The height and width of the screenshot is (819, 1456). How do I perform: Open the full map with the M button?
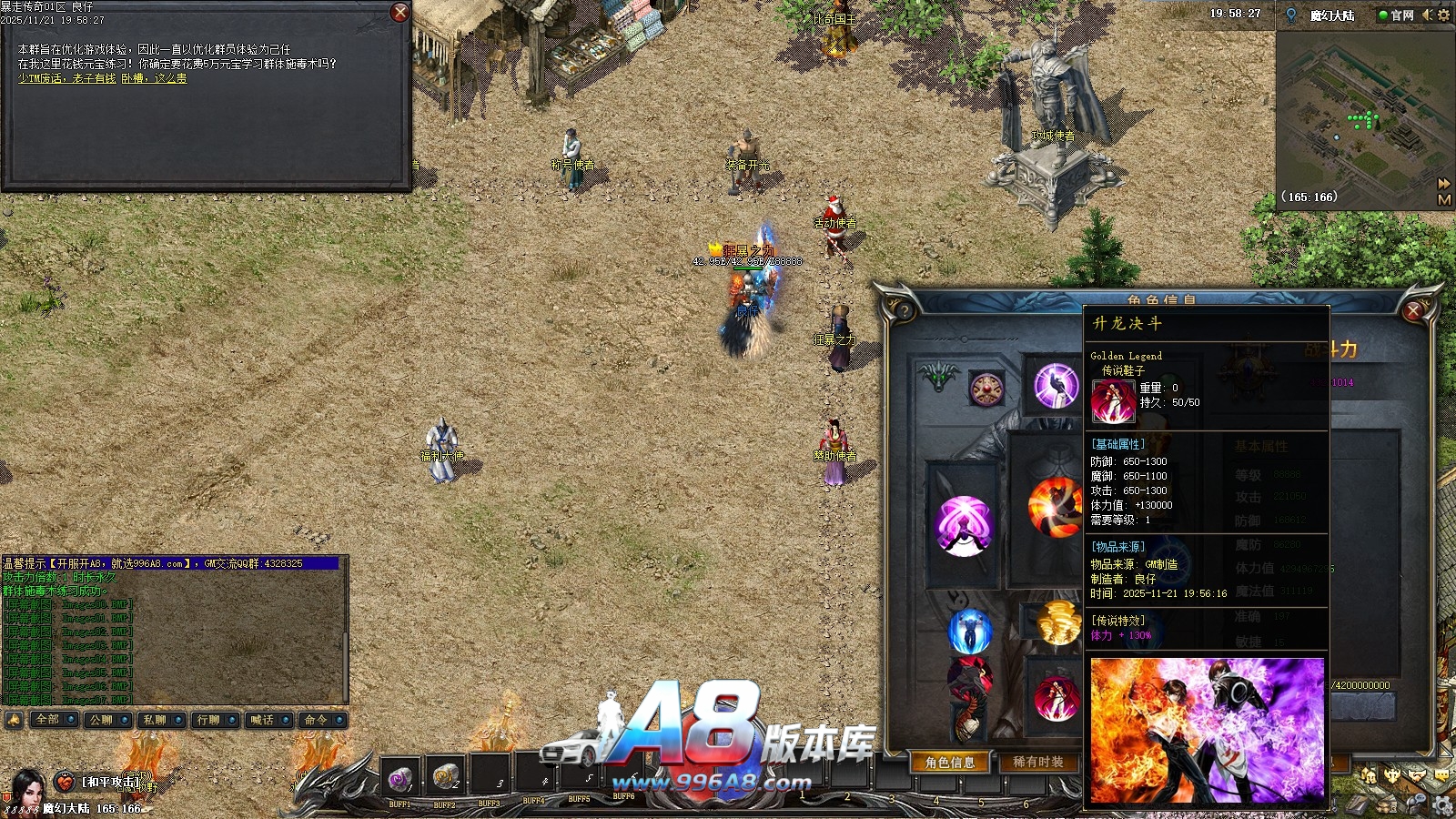click(x=1444, y=200)
